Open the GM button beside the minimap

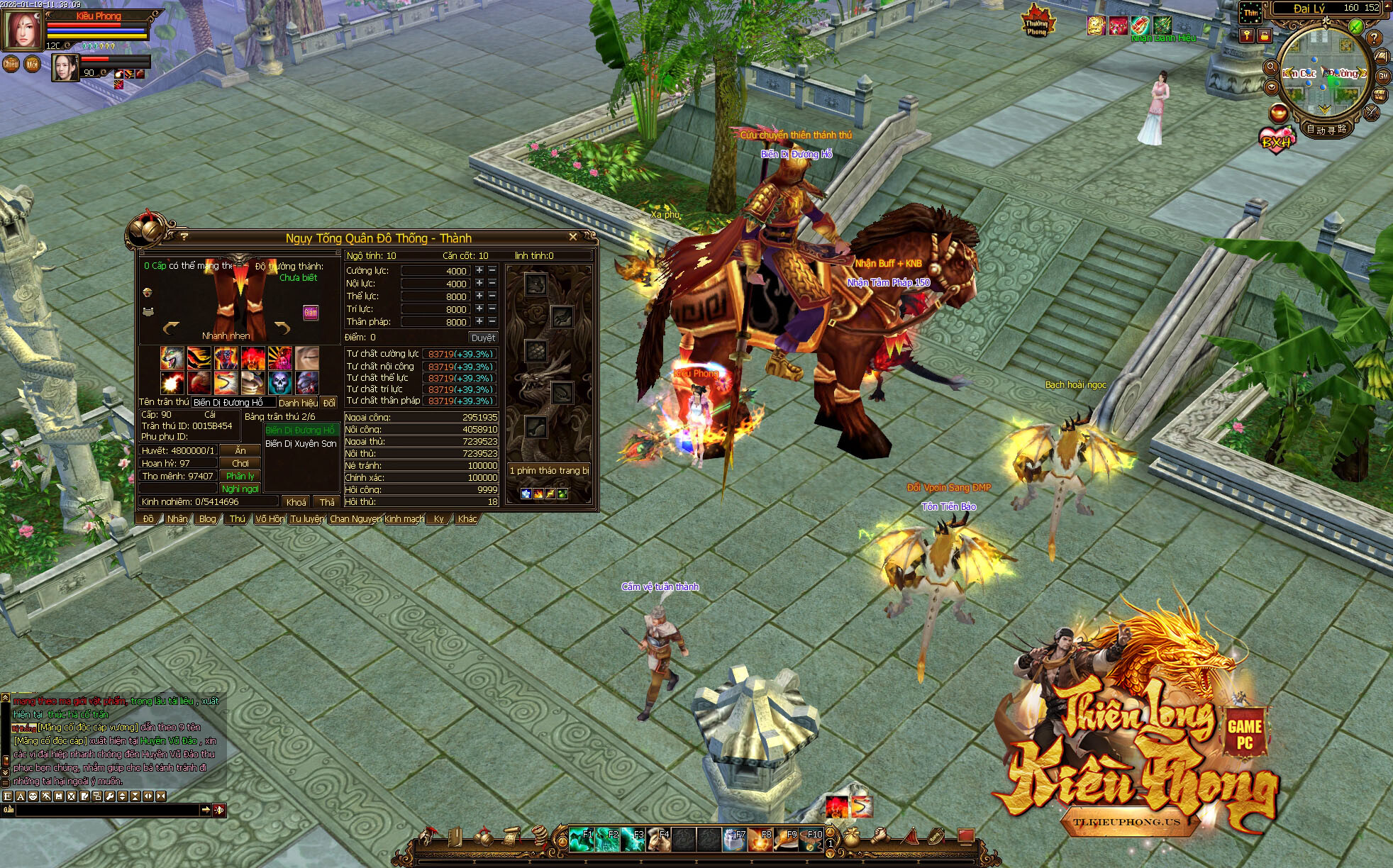coord(1383,75)
